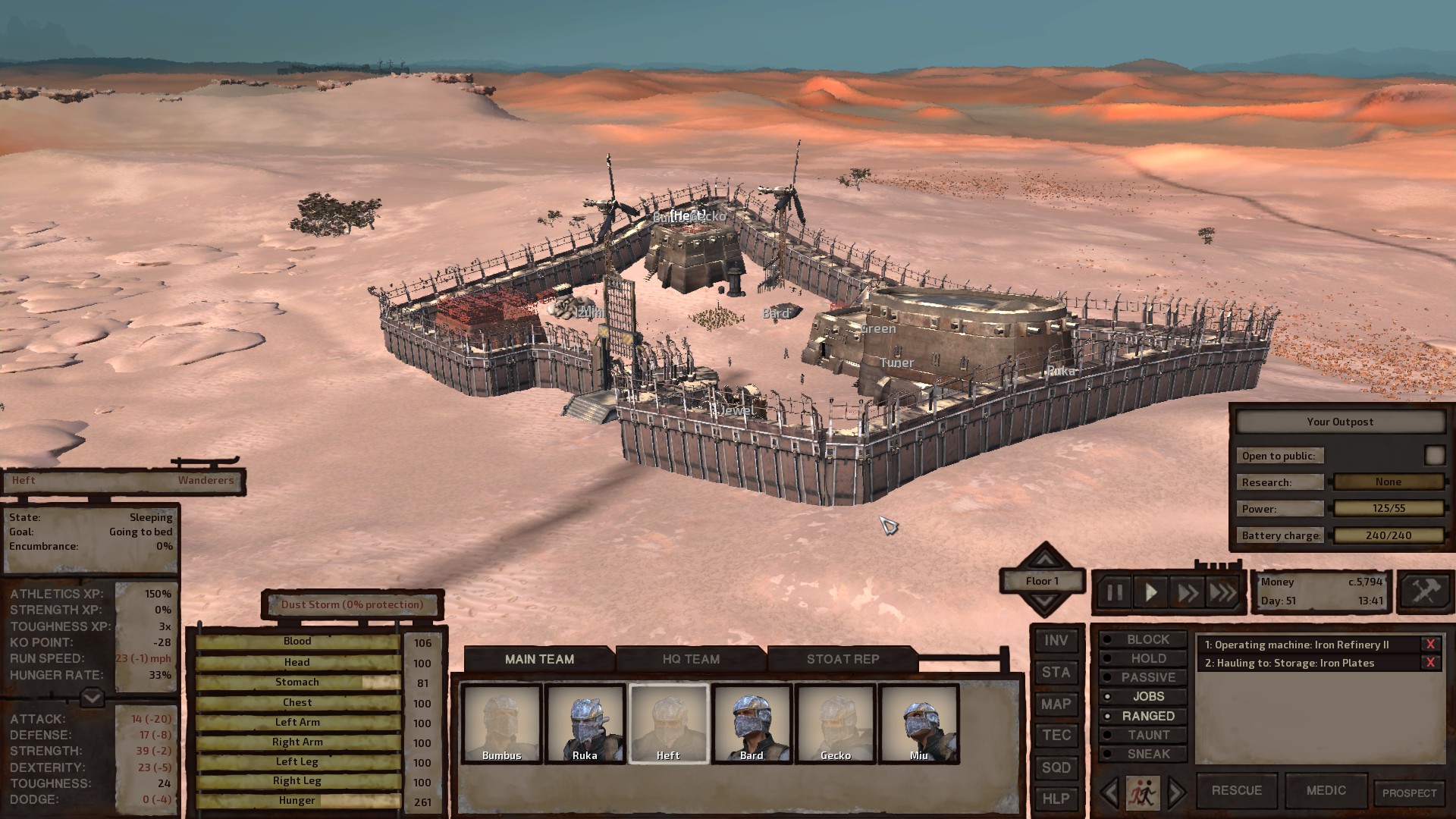Screen dimensions: 1456x819
Task: Toggle the JOBS order
Action: (x=1147, y=696)
